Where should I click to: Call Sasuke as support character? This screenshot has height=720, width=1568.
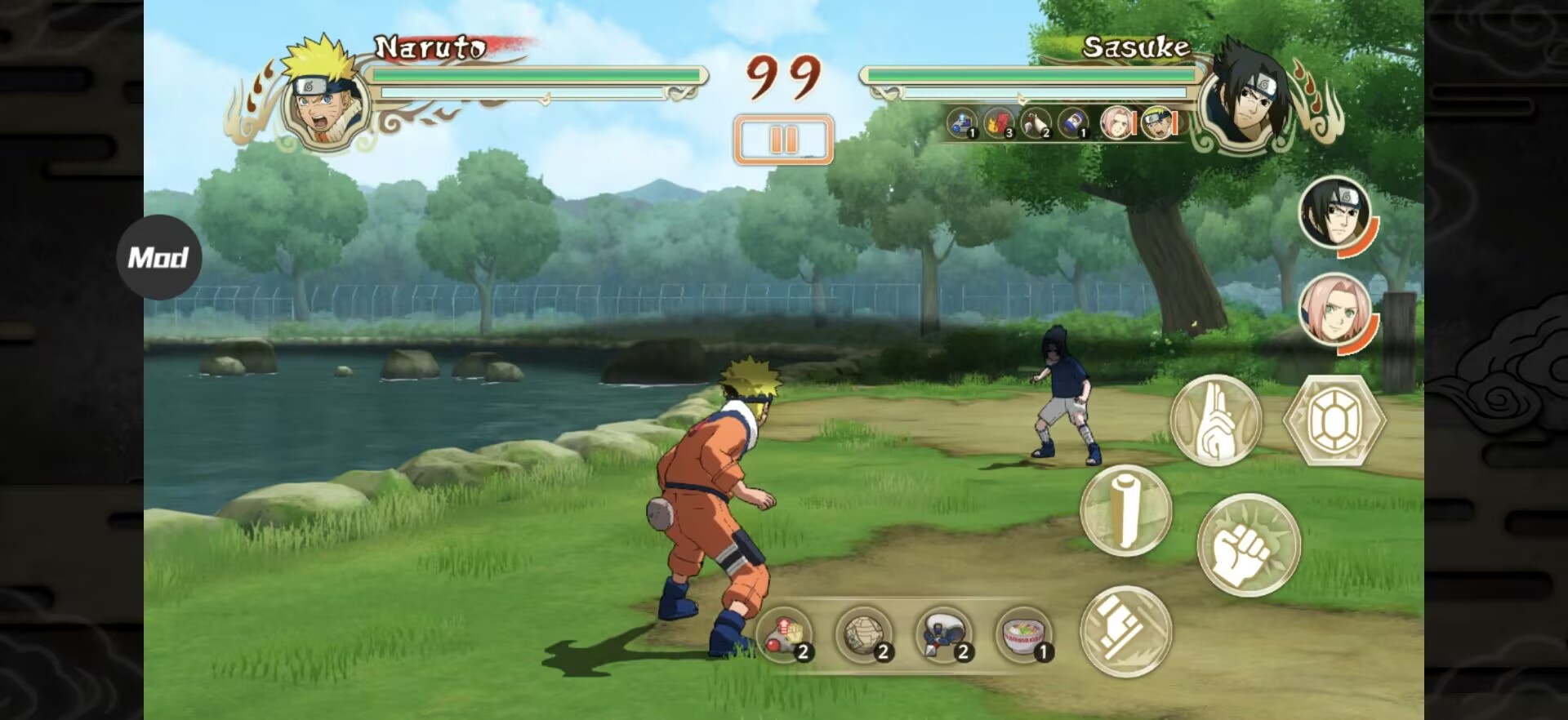(1334, 213)
